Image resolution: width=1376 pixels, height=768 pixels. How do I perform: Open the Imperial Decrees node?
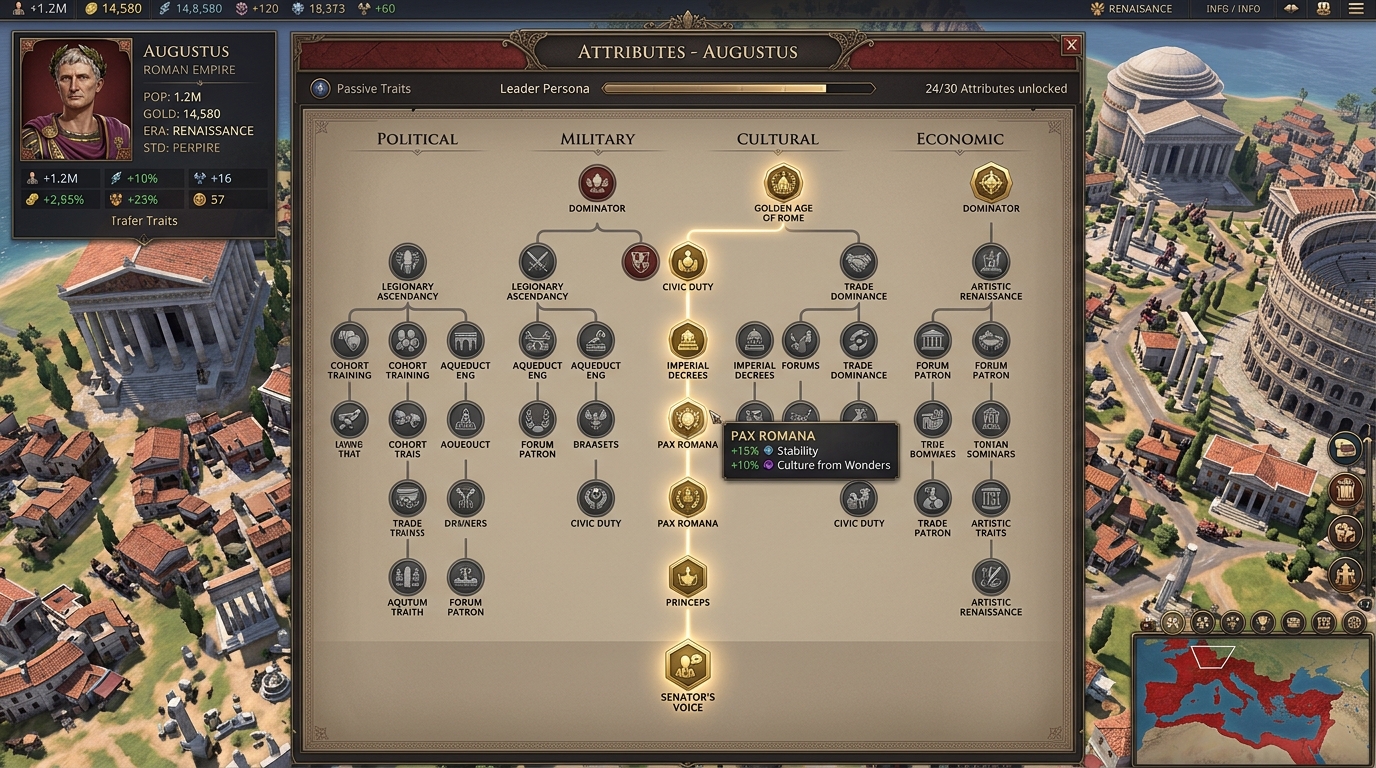point(688,340)
